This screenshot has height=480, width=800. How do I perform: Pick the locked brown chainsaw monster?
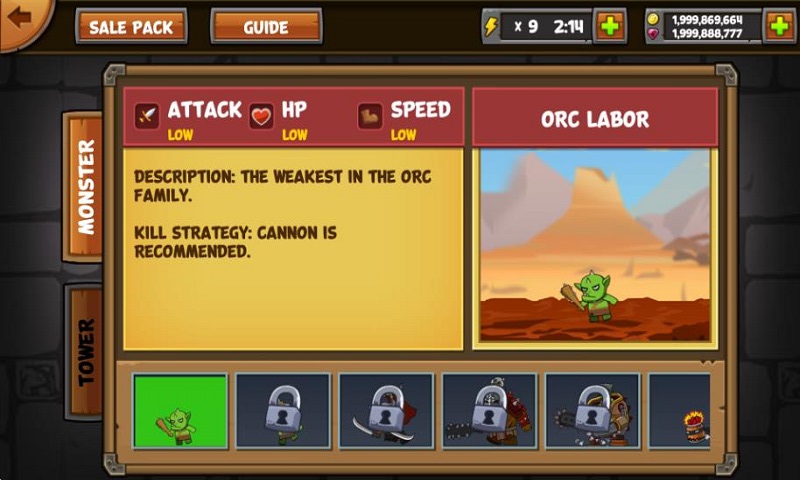(592, 410)
